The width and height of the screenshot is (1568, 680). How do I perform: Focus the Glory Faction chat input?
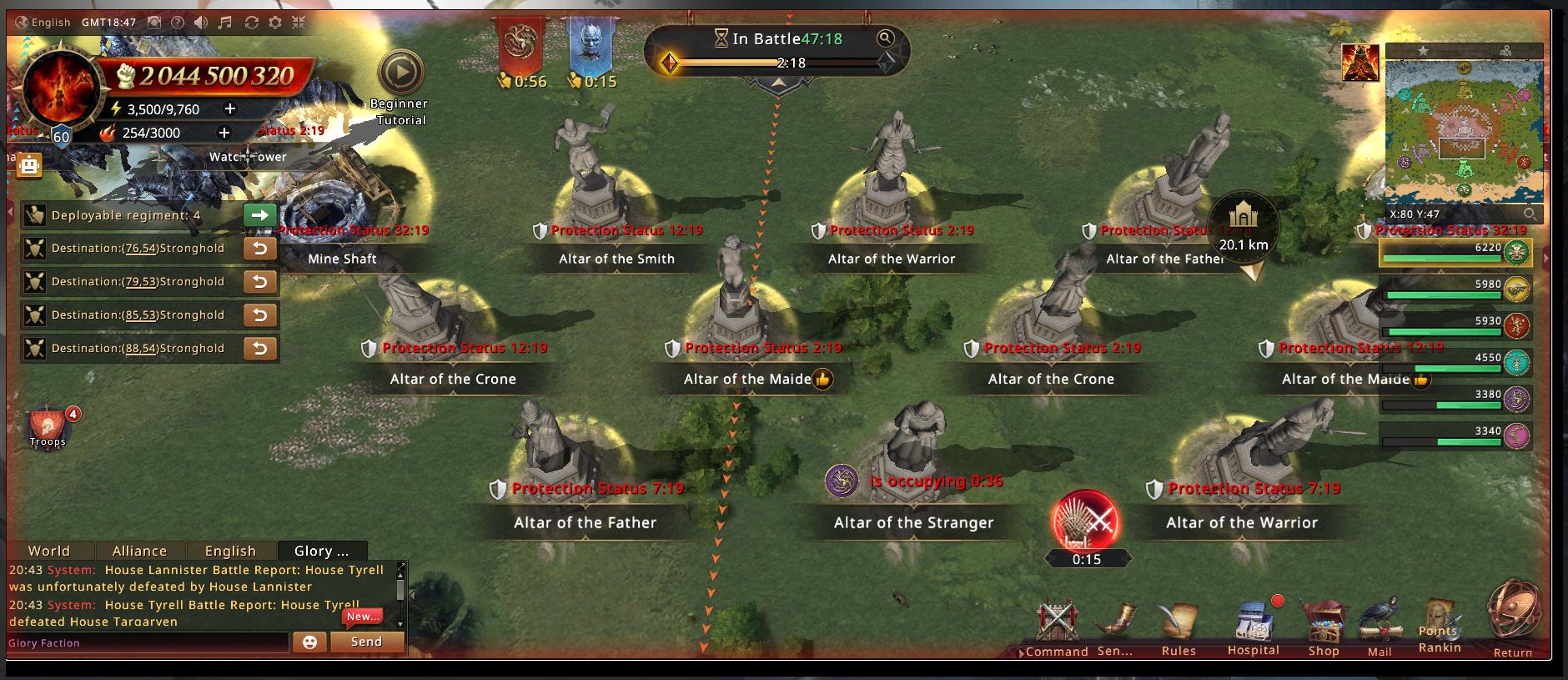tap(148, 642)
